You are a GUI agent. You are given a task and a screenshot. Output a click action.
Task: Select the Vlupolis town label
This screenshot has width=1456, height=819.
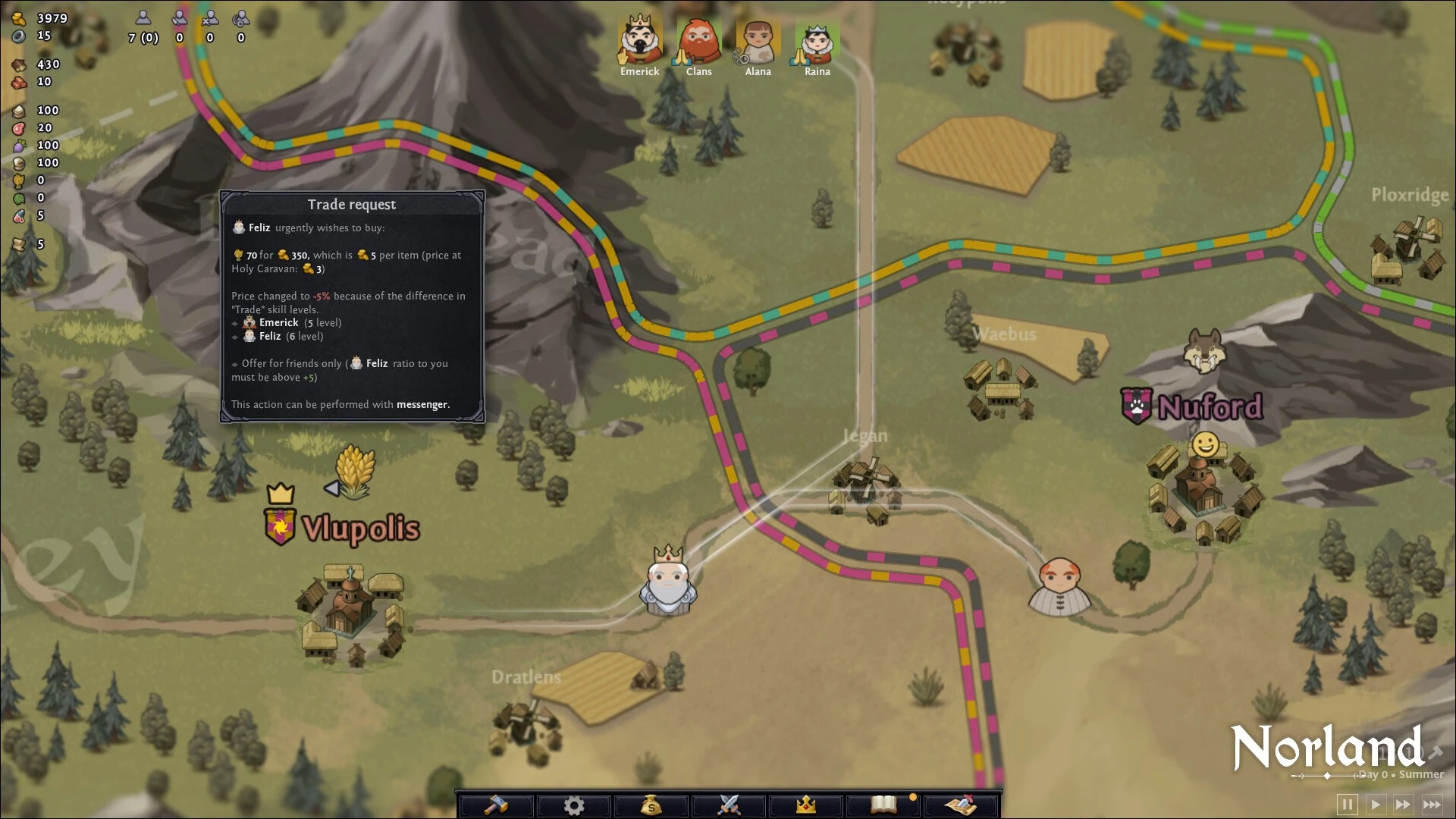[360, 529]
